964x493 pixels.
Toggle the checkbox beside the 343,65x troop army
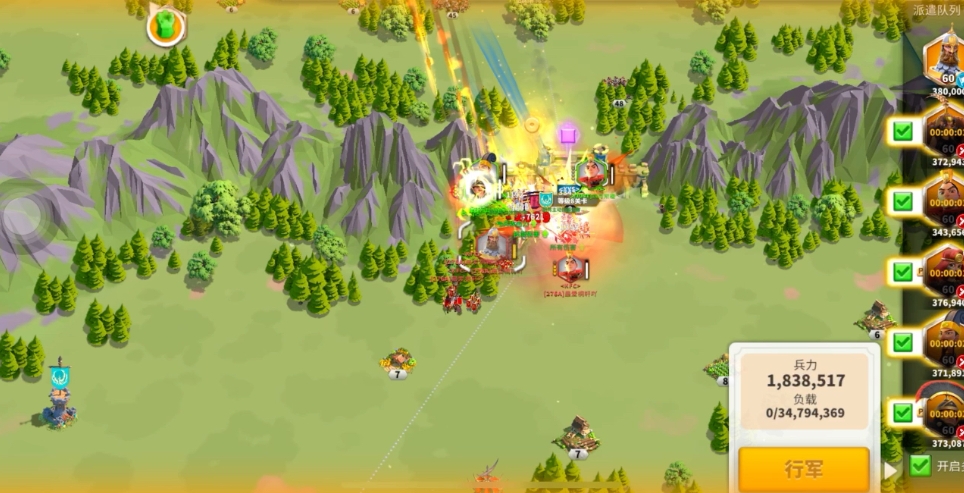903,201
